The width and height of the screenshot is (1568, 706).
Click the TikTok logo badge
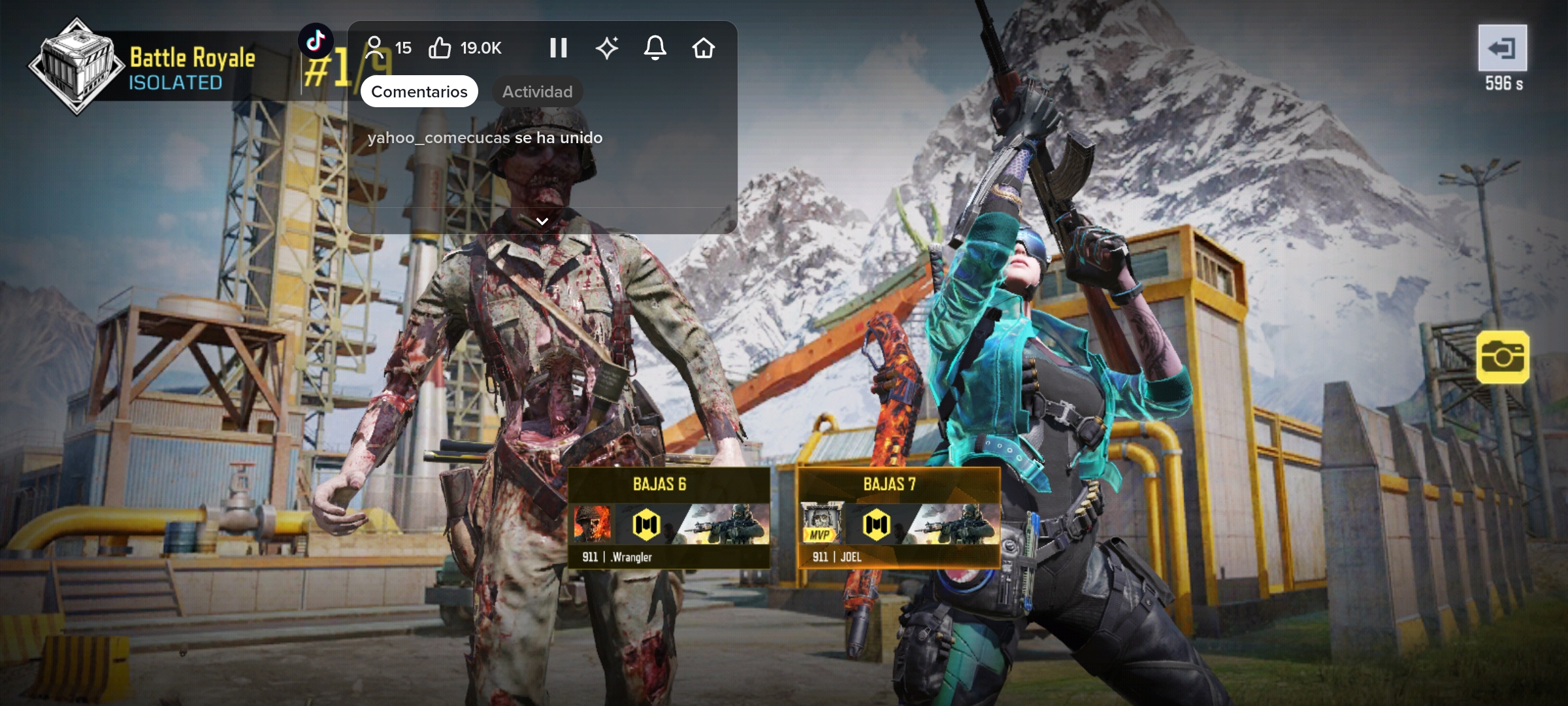(x=316, y=41)
